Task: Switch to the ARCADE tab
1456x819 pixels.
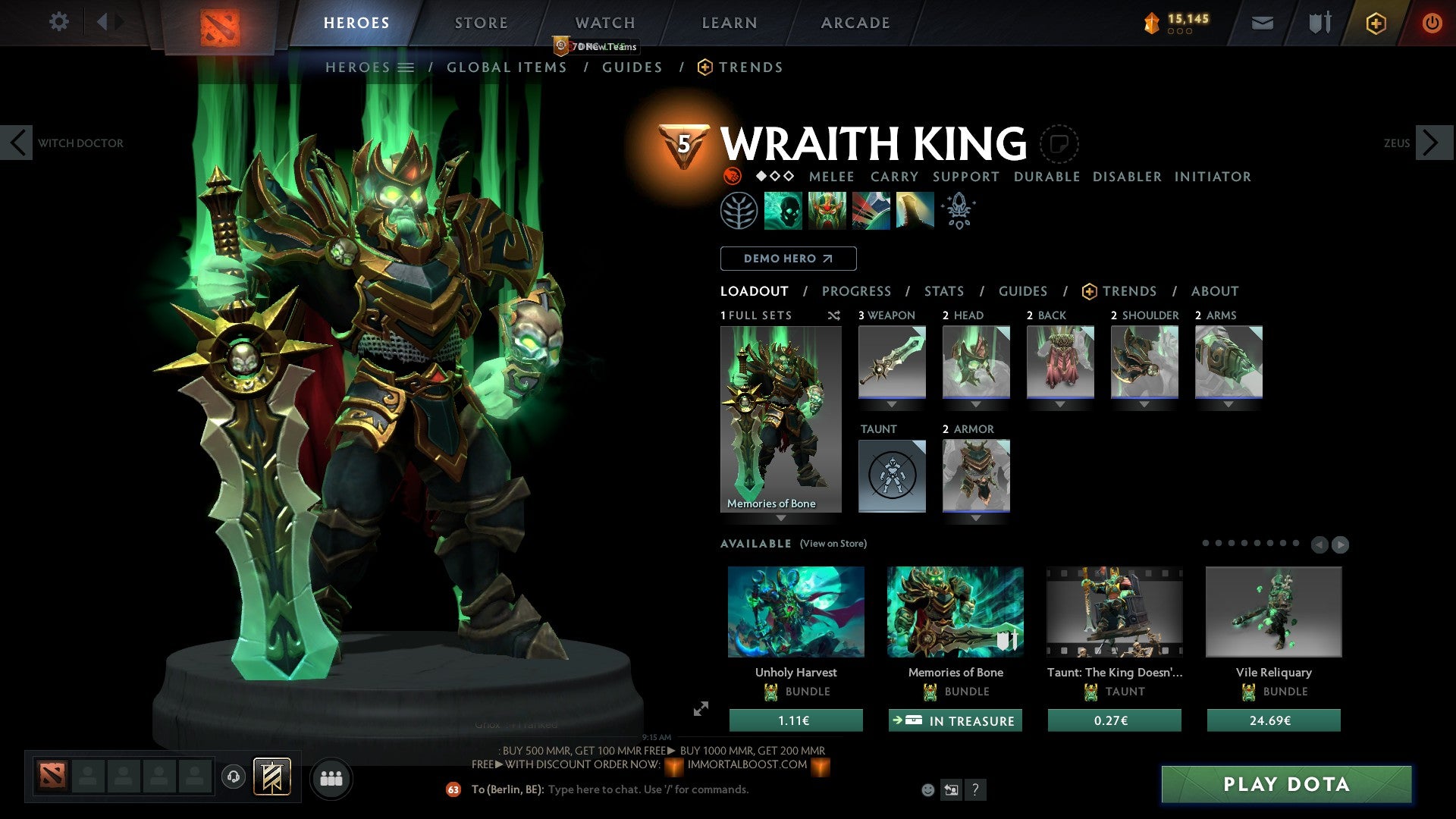Action: point(854,23)
